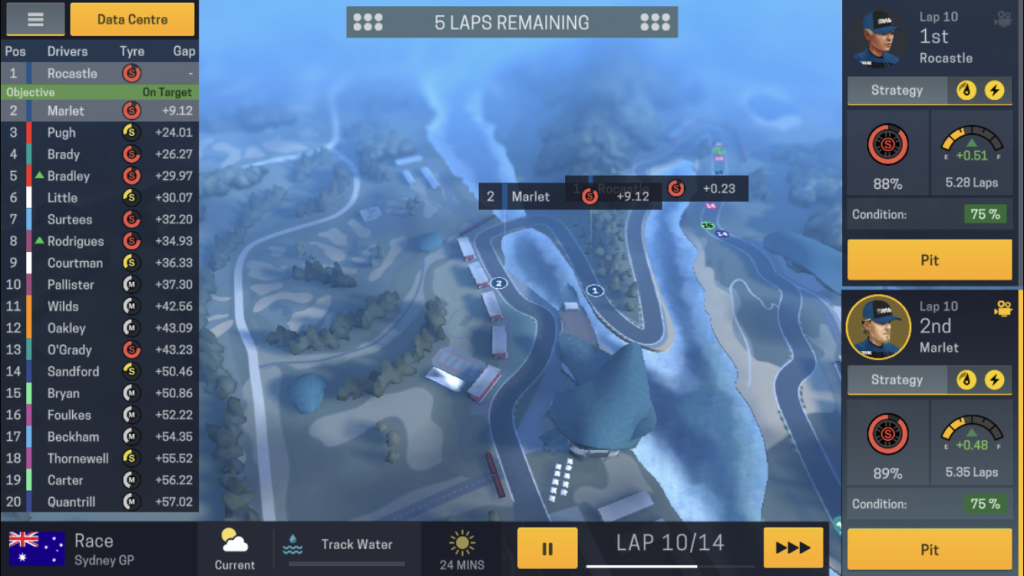Pause the race
The image size is (1024, 576).
click(x=547, y=548)
